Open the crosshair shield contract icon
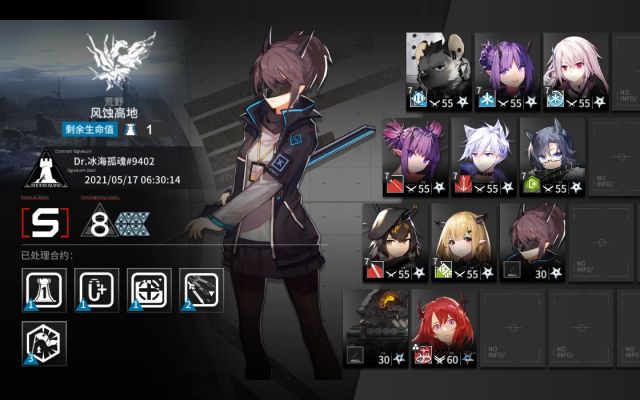This screenshot has width=640, height=400. tap(150, 290)
